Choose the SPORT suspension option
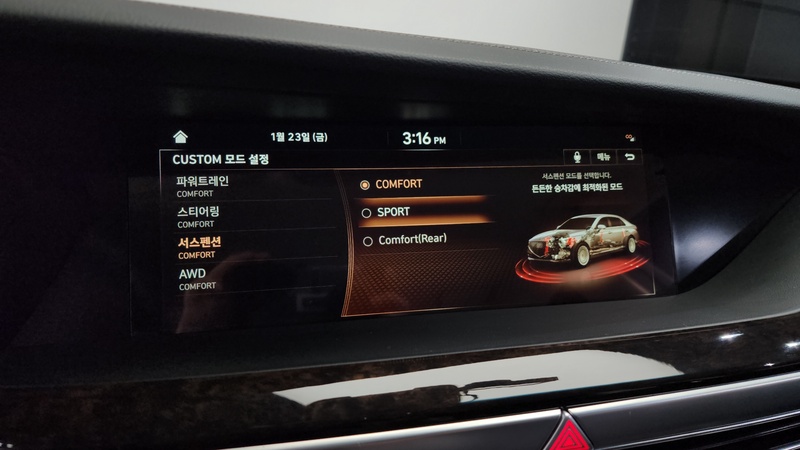Image resolution: width=800 pixels, height=450 pixels. [394, 212]
